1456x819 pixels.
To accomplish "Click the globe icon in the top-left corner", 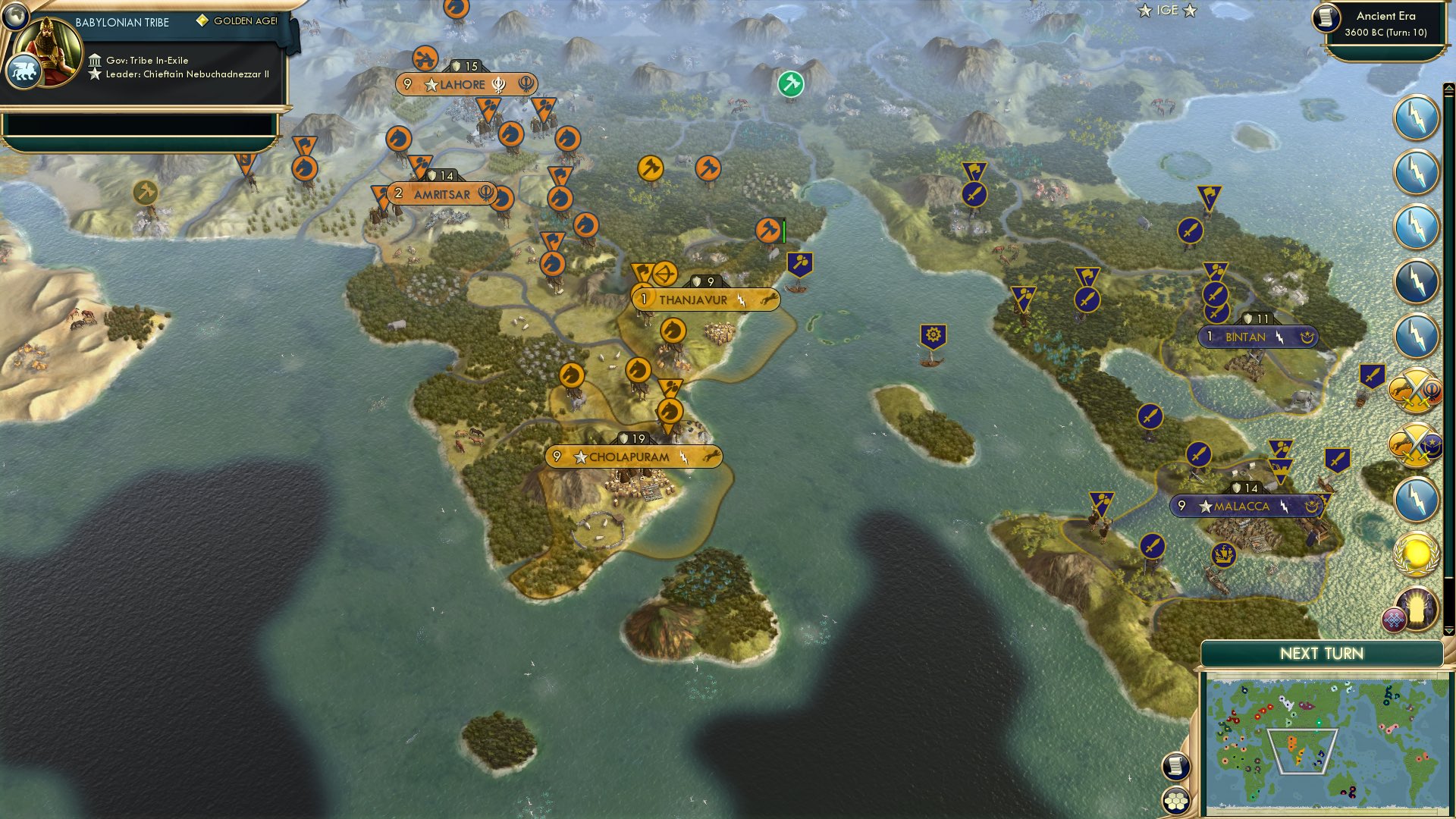I will coord(15,15).
